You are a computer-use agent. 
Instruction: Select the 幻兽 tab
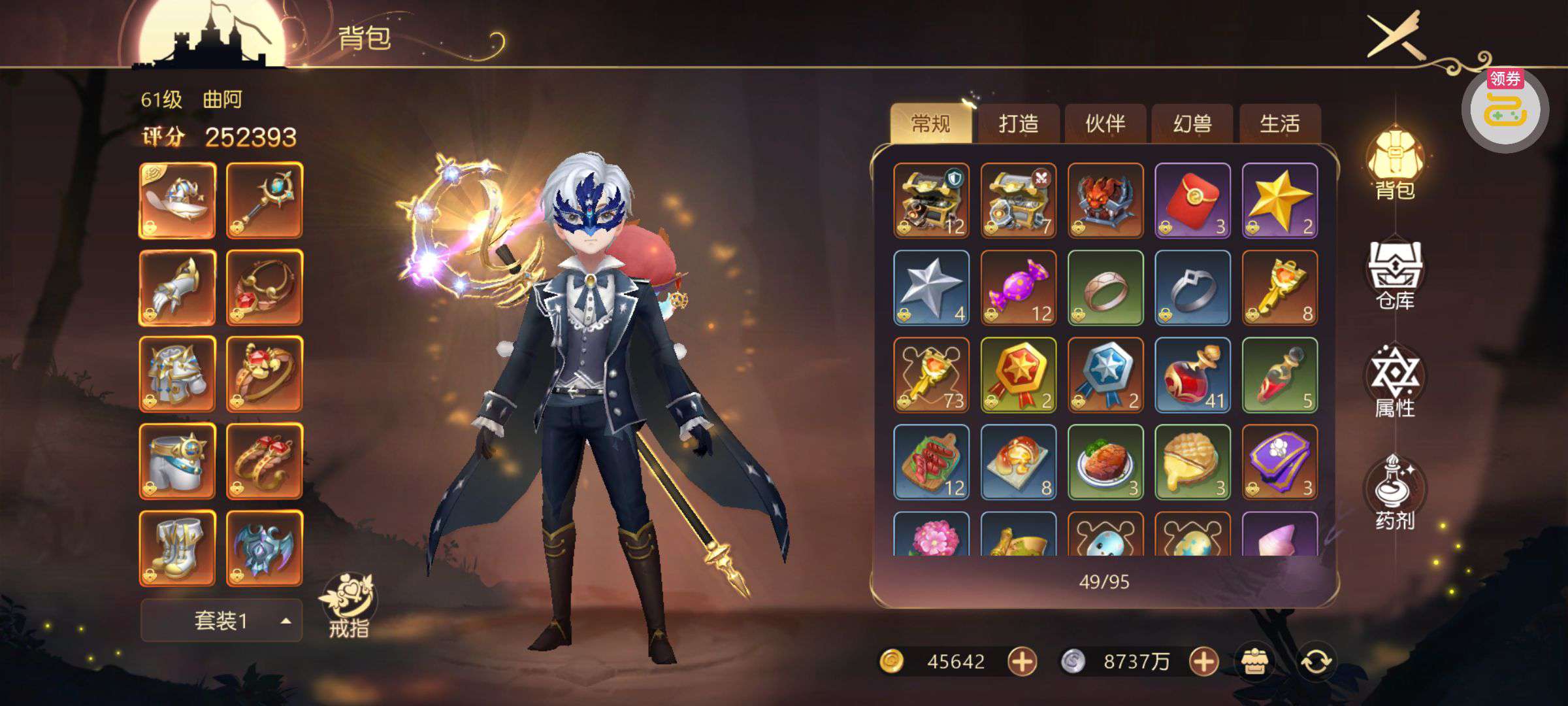[x=1192, y=124]
